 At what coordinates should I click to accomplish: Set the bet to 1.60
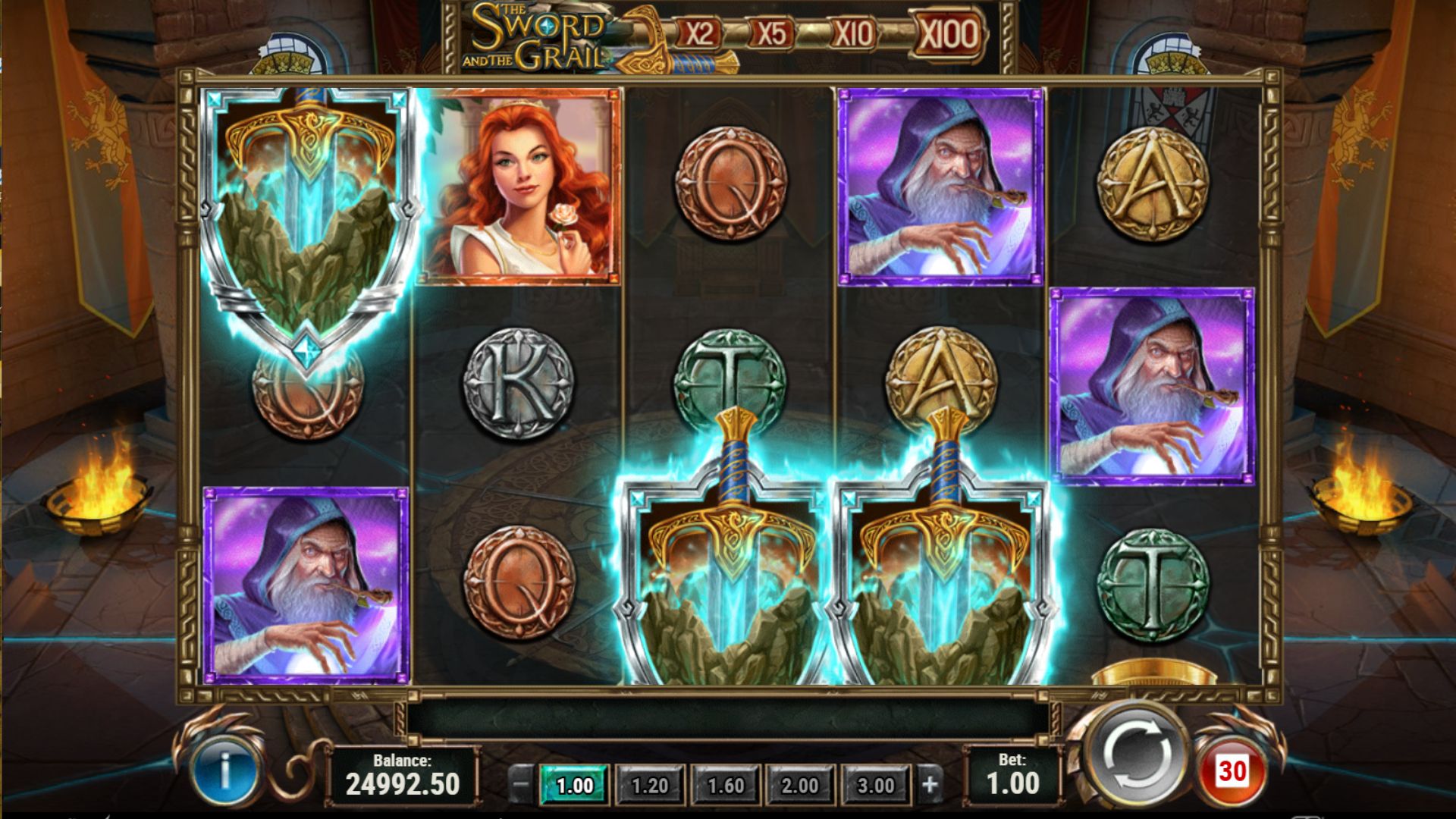(x=726, y=785)
